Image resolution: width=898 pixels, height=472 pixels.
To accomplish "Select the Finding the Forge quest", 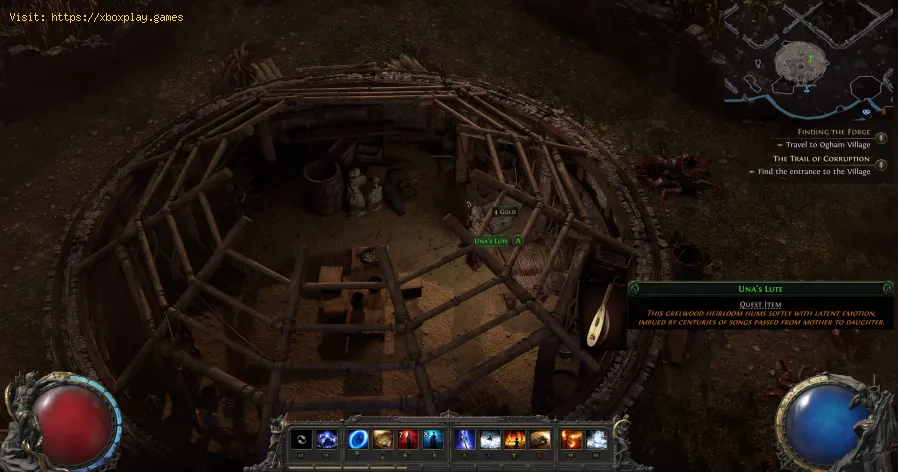I will (833, 132).
